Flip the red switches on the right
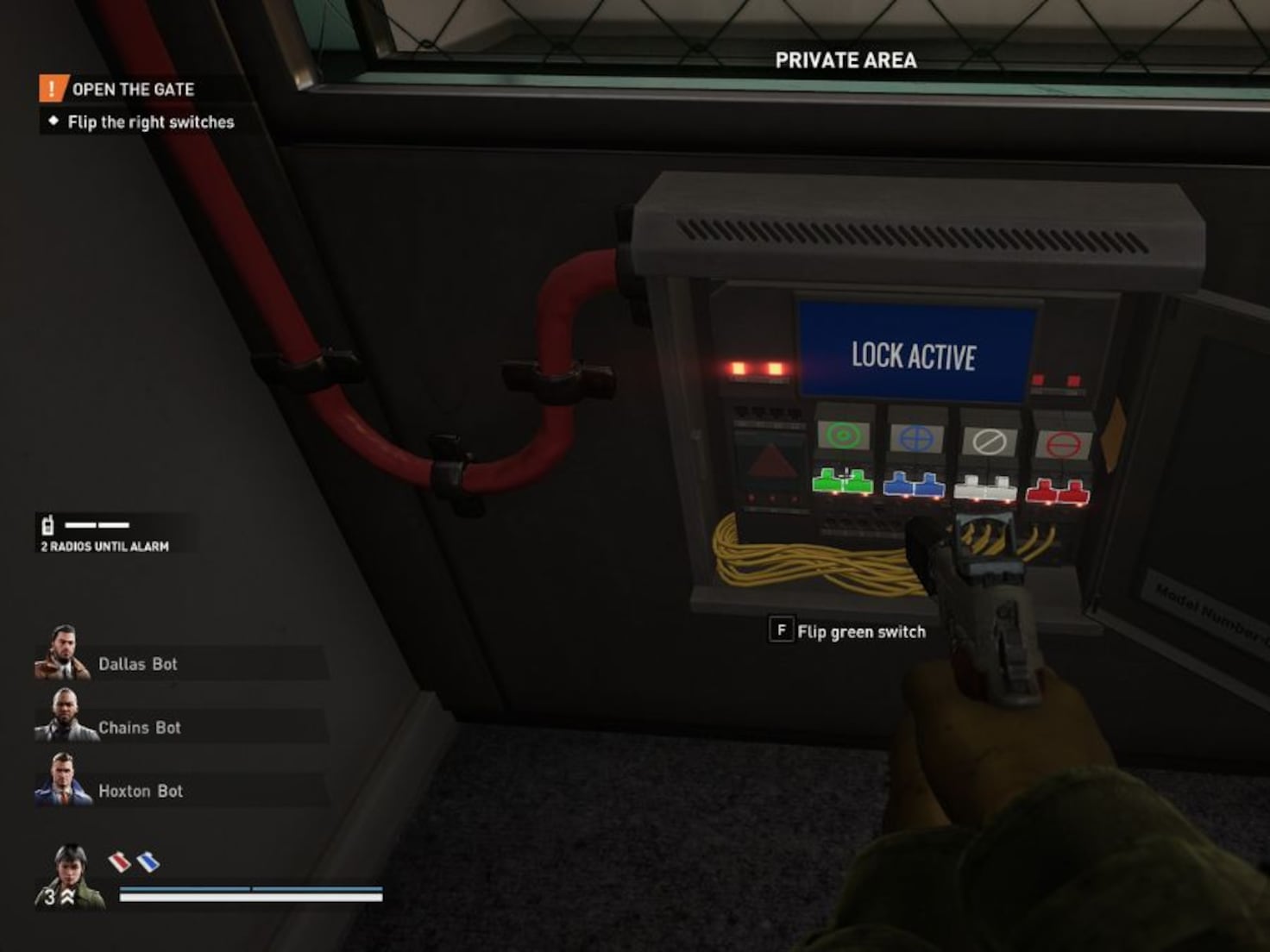Screen dimensions: 1270x952 click(1058, 492)
